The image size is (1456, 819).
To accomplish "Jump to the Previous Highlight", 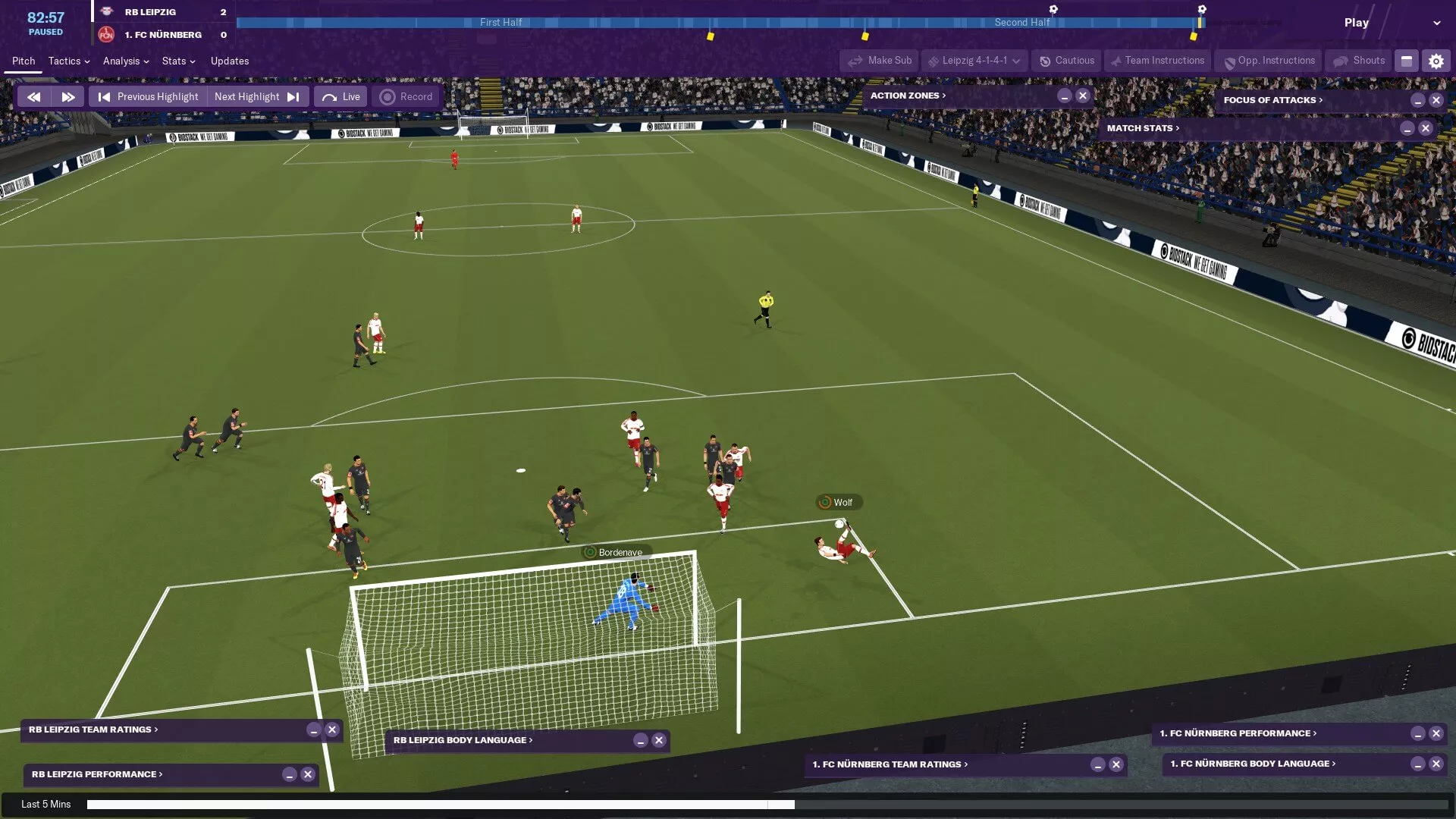I will tap(149, 97).
